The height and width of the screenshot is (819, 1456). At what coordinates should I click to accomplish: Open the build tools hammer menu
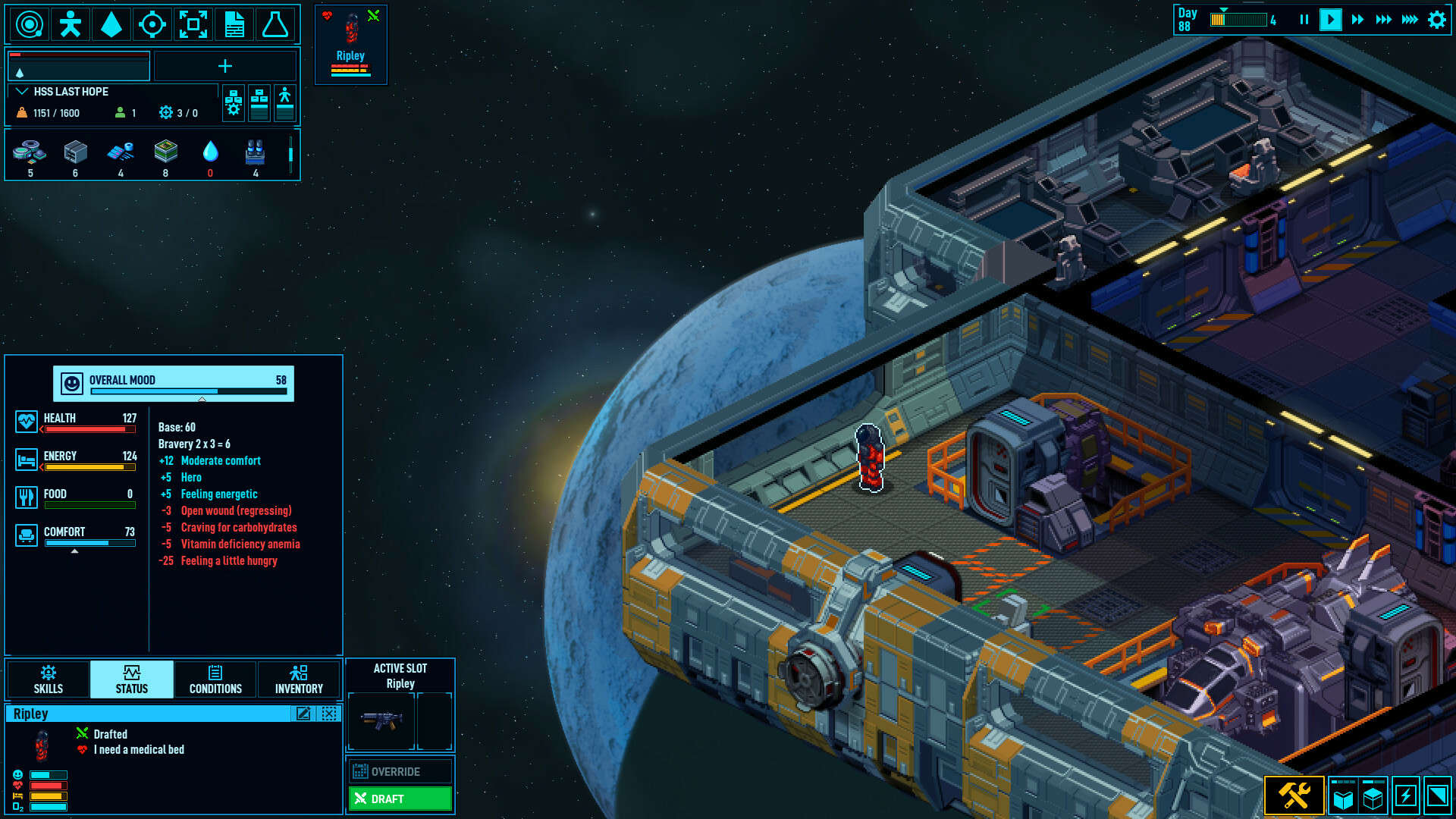(x=1294, y=796)
